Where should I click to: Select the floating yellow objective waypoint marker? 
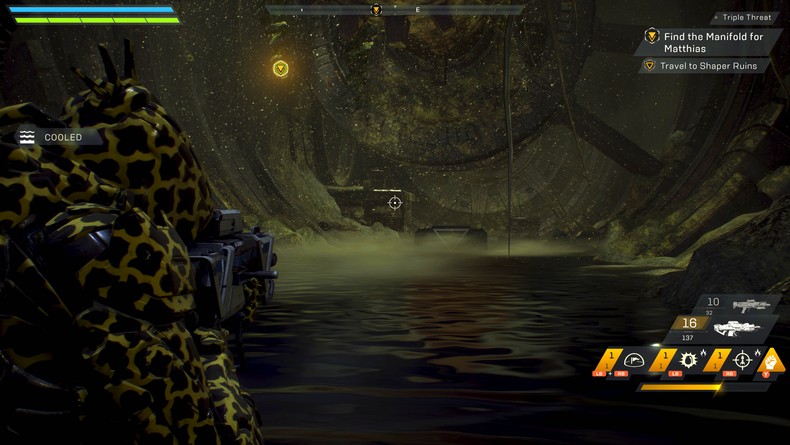[281, 68]
